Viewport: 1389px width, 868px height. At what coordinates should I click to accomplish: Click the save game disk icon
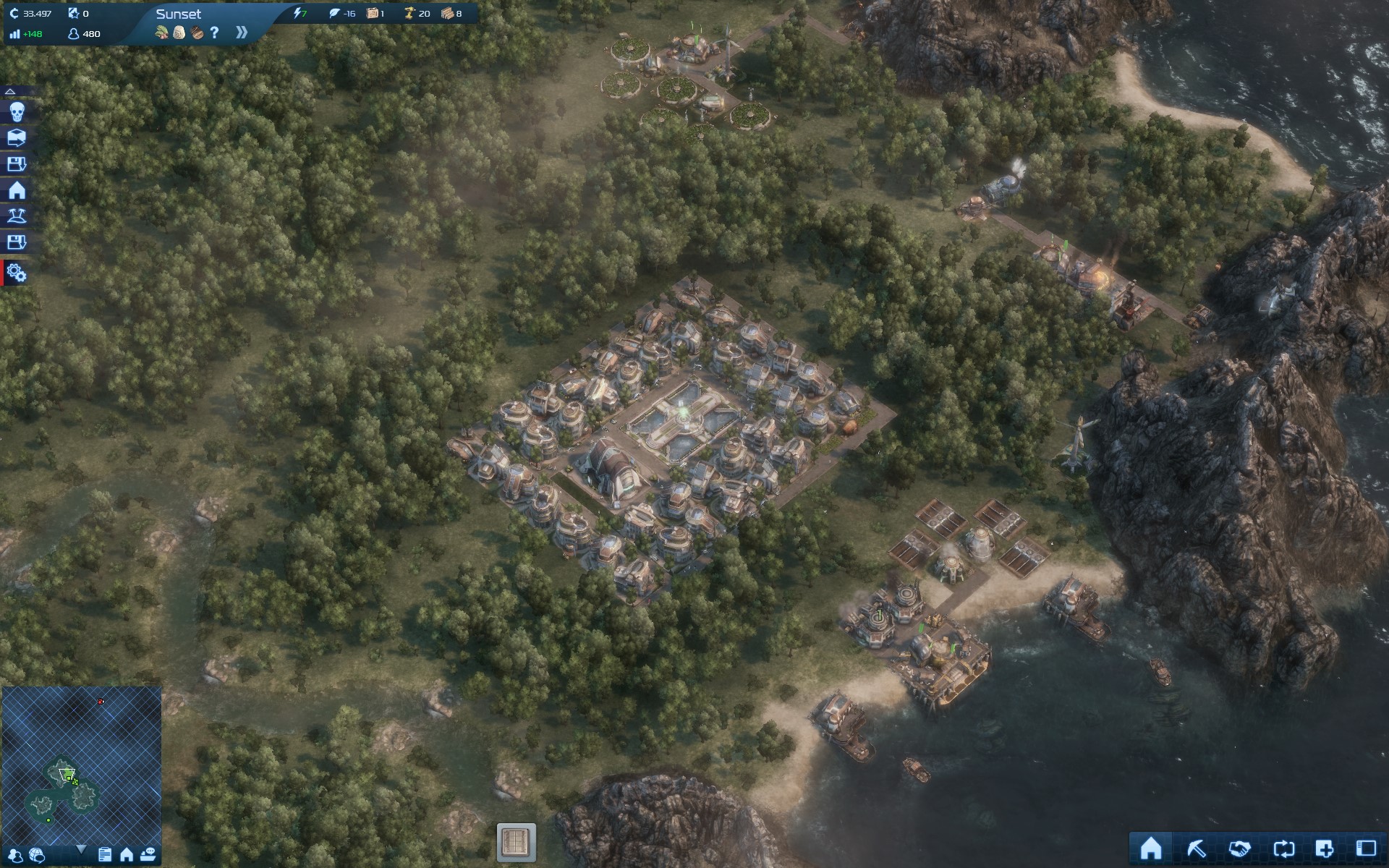[17, 163]
